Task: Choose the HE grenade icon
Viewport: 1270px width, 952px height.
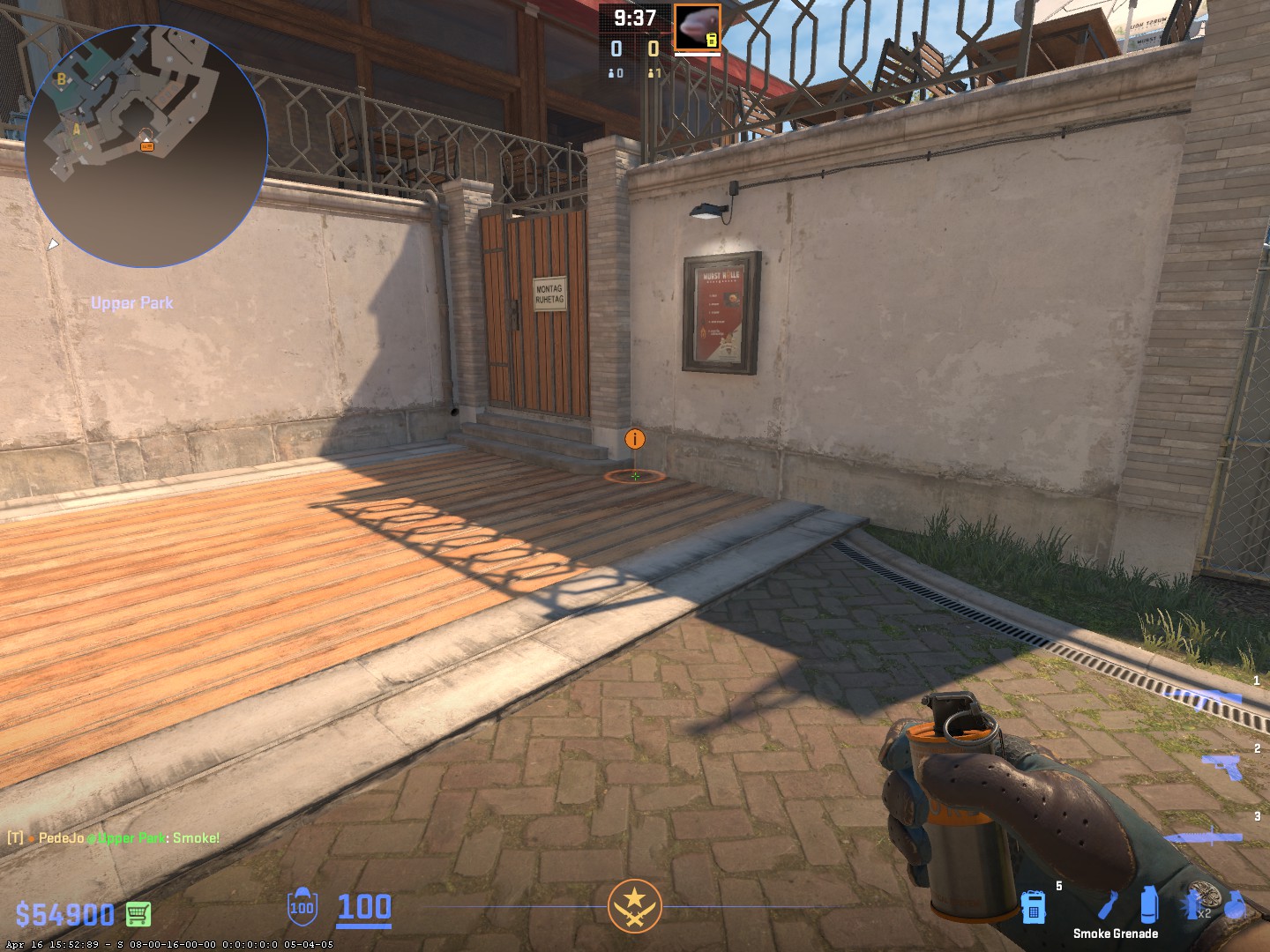Action: [x=1235, y=905]
